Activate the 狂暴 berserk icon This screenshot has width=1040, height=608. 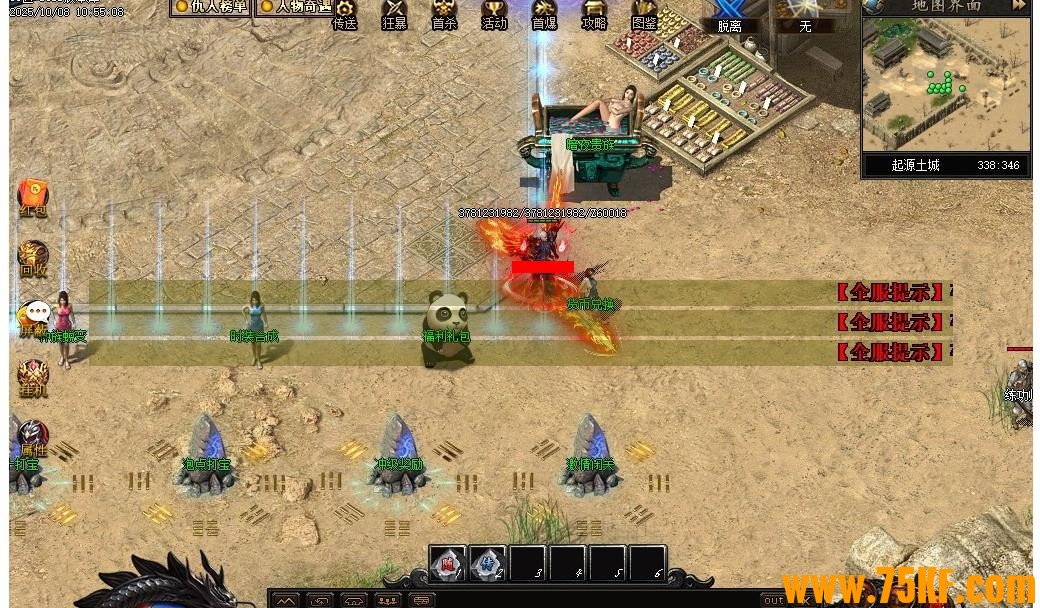point(395,13)
